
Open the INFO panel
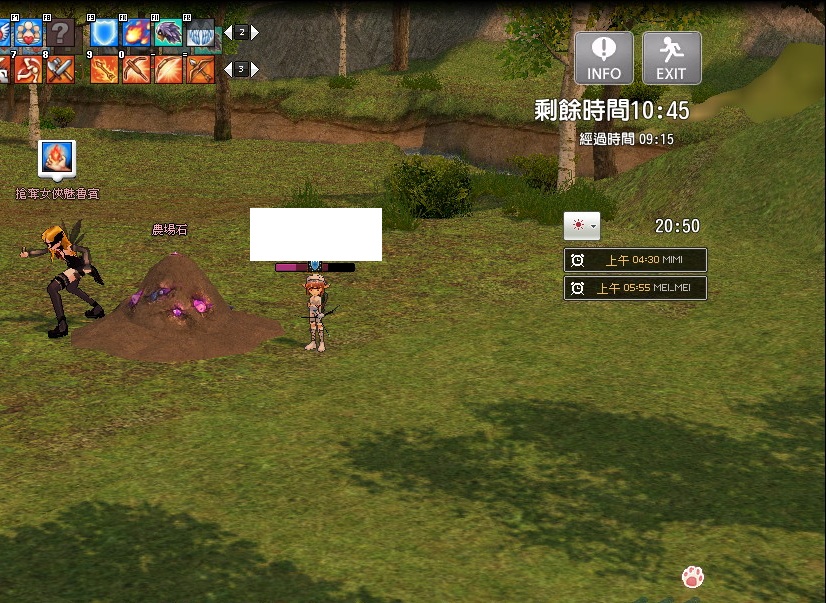(x=603, y=57)
